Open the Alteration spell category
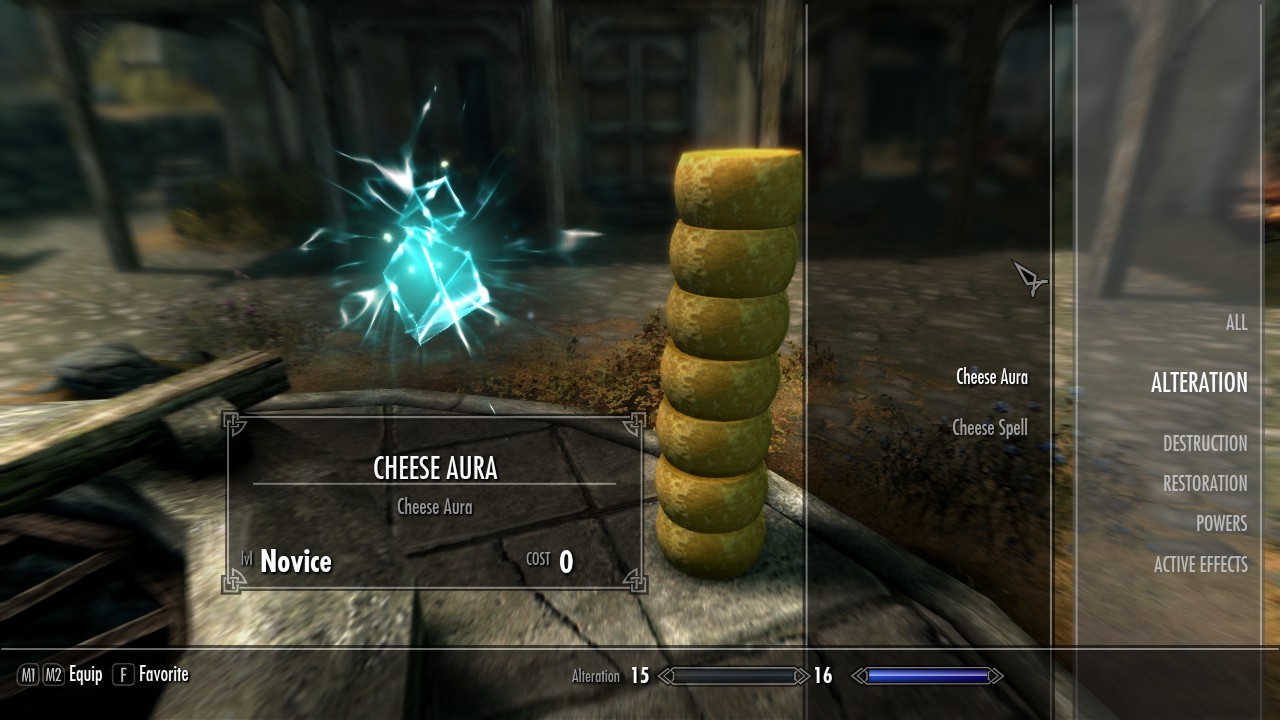 tap(1198, 383)
